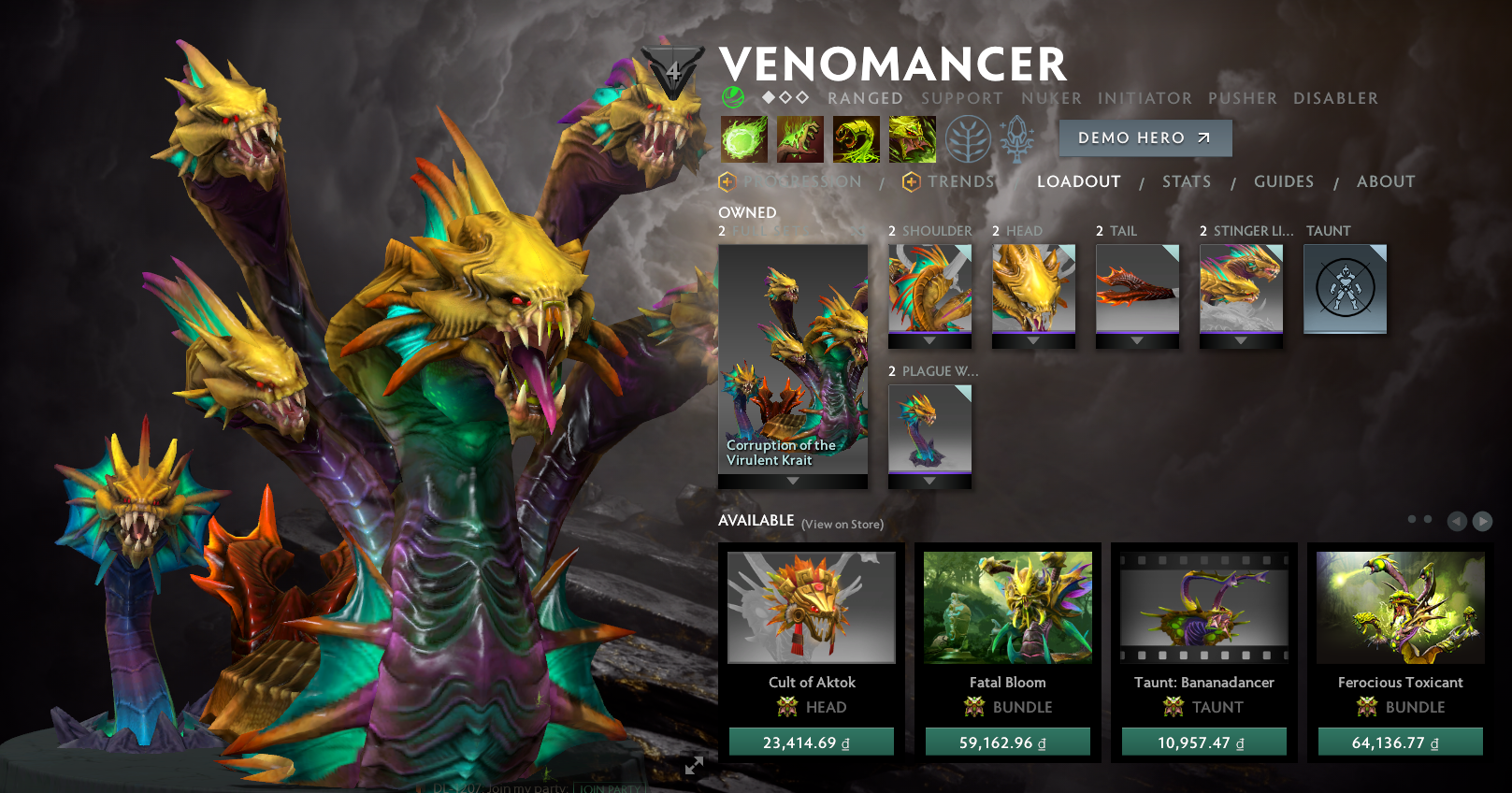This screenshot has width=1512, height=793.
Task: Switch to the STATS tab
Action: tap(1186, 181)
